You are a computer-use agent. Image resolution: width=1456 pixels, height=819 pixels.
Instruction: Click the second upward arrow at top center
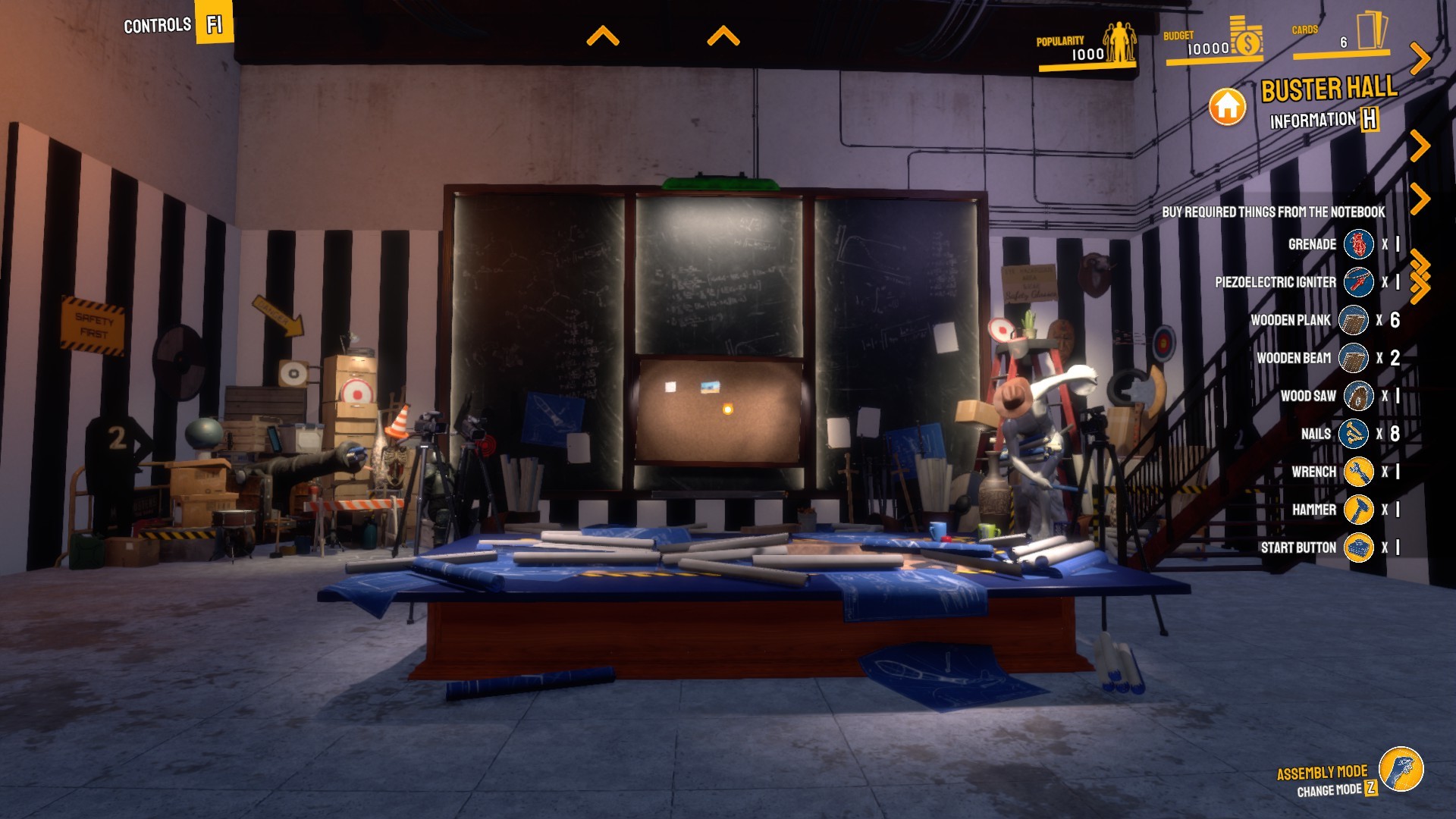pos(724,35)
